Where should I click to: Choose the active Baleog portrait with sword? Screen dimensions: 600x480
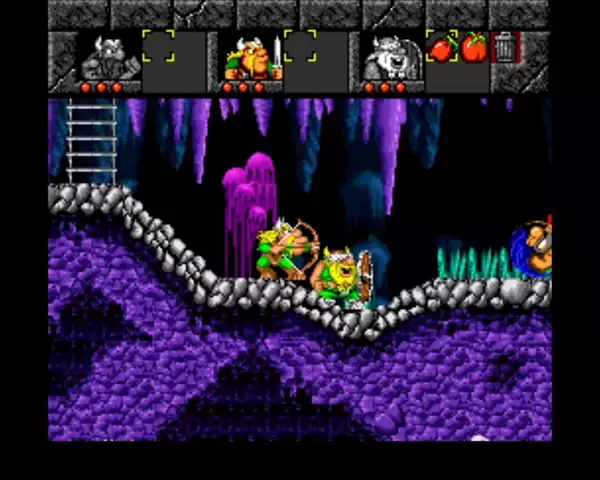(248, 58)
